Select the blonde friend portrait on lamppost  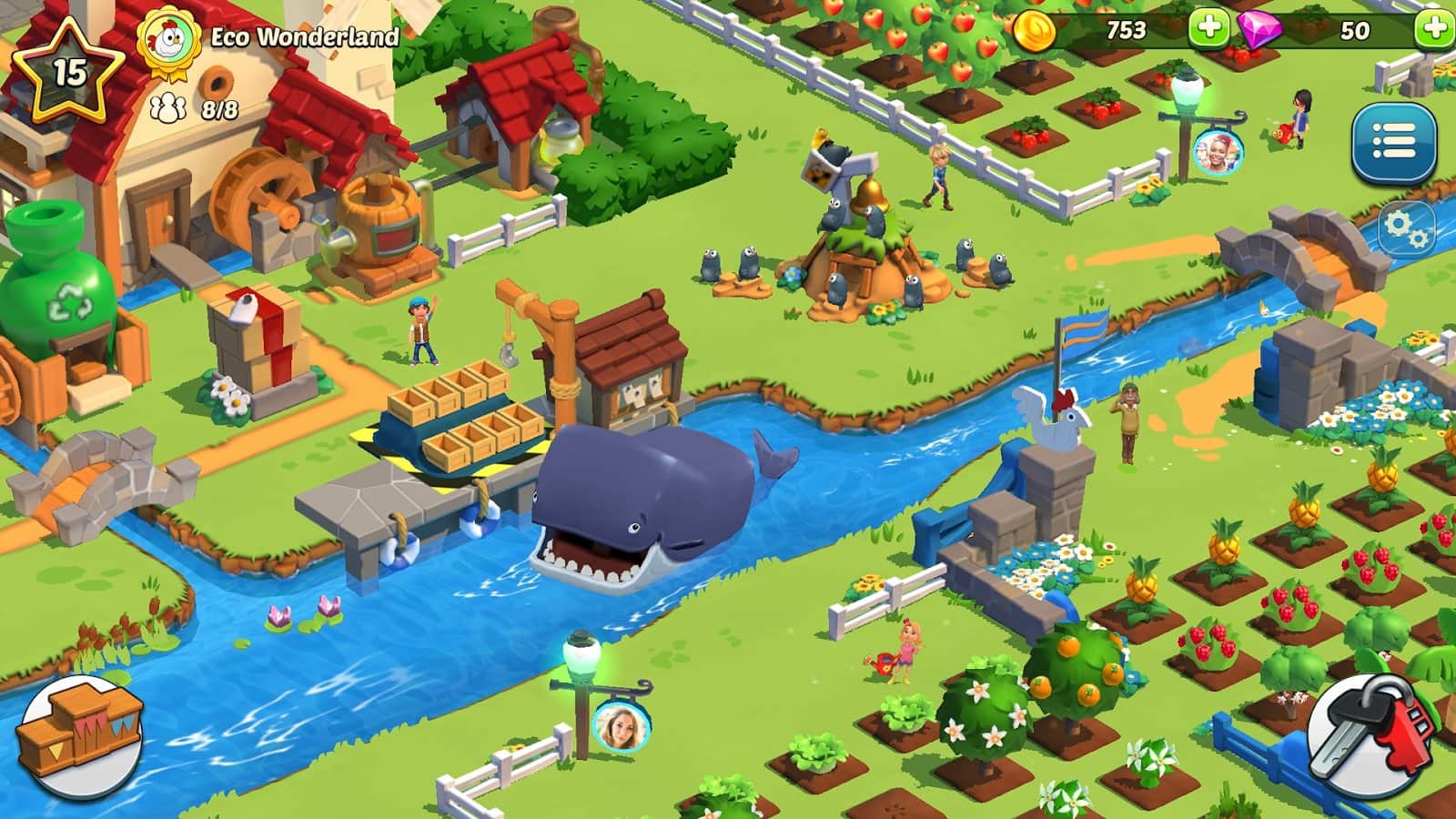pyautogui.click(x=621, y=726)
